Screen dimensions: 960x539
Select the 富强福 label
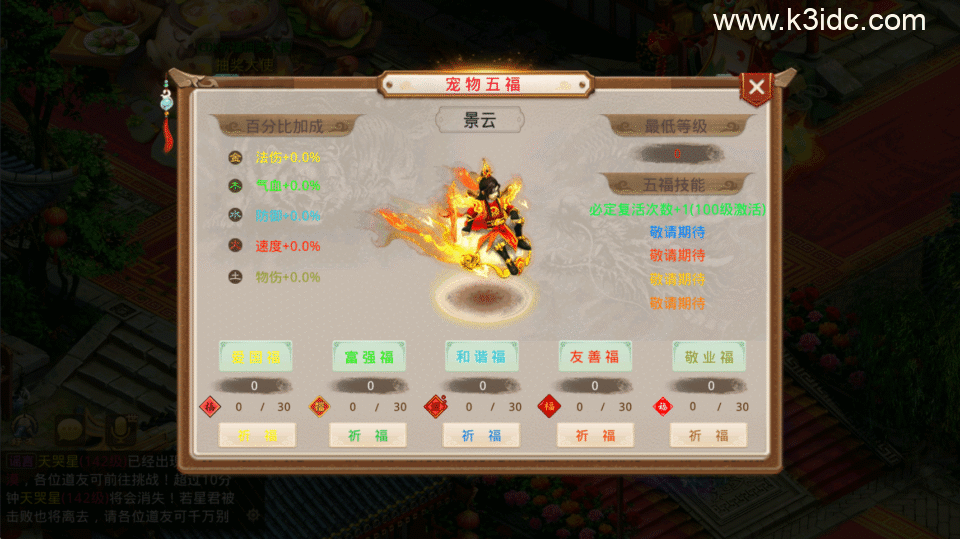pos(369,356)
